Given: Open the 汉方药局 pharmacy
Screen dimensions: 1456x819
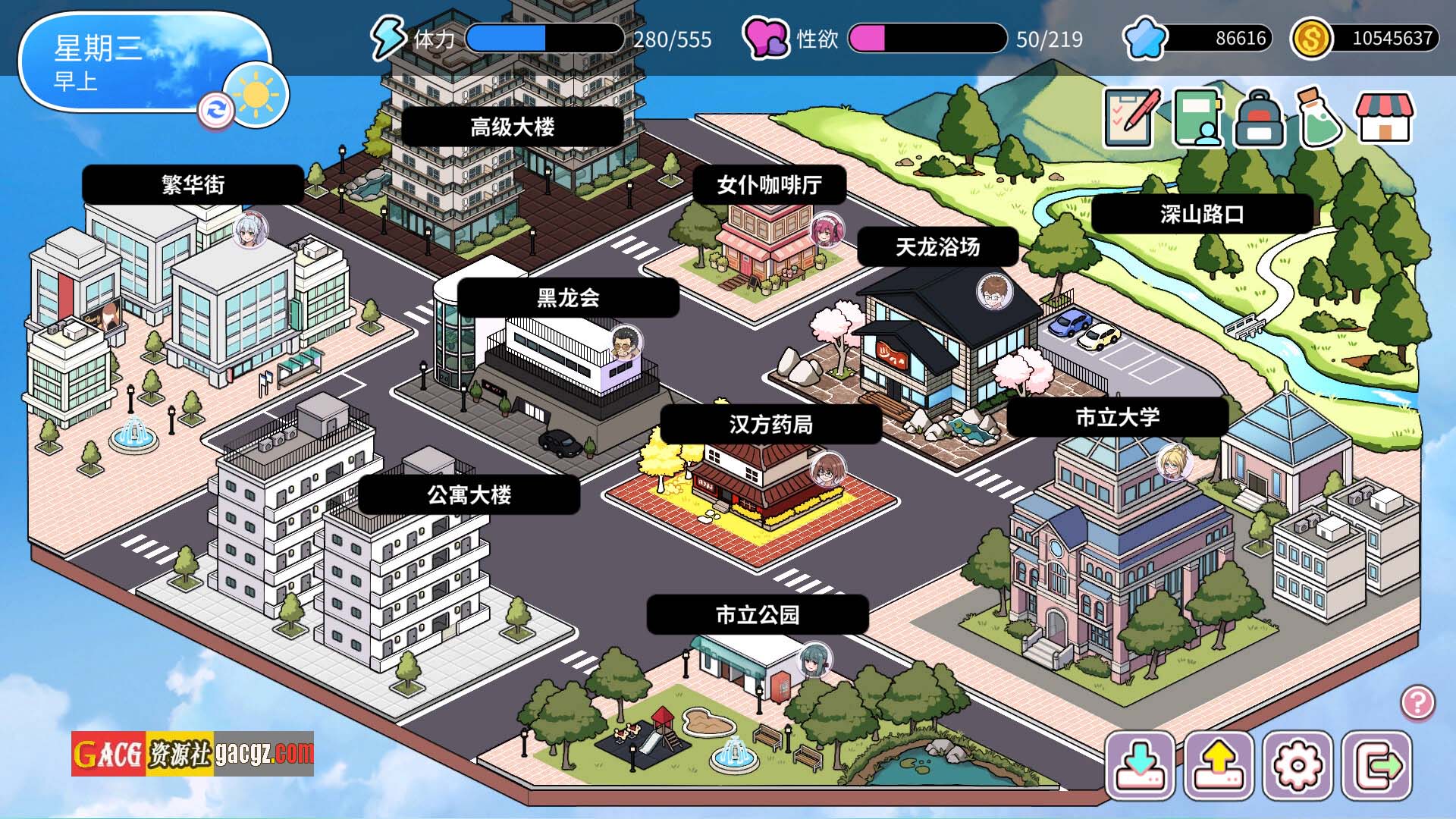Looking at the screenshot, I should click(770, 424).
